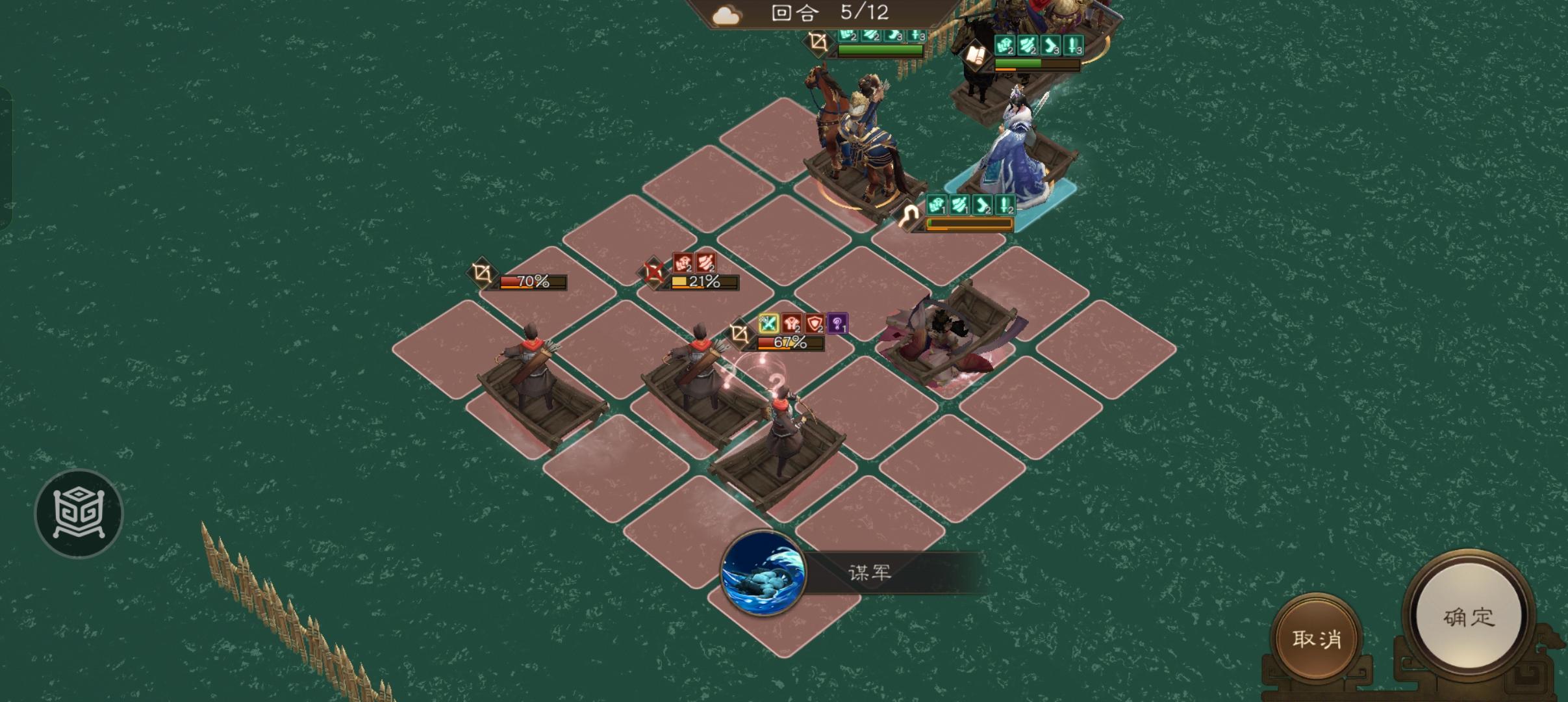This screenshot has width=1568, height=702.
Task: Open the glowing book icon near the top-right boat
Action: [x=974, y=54]
